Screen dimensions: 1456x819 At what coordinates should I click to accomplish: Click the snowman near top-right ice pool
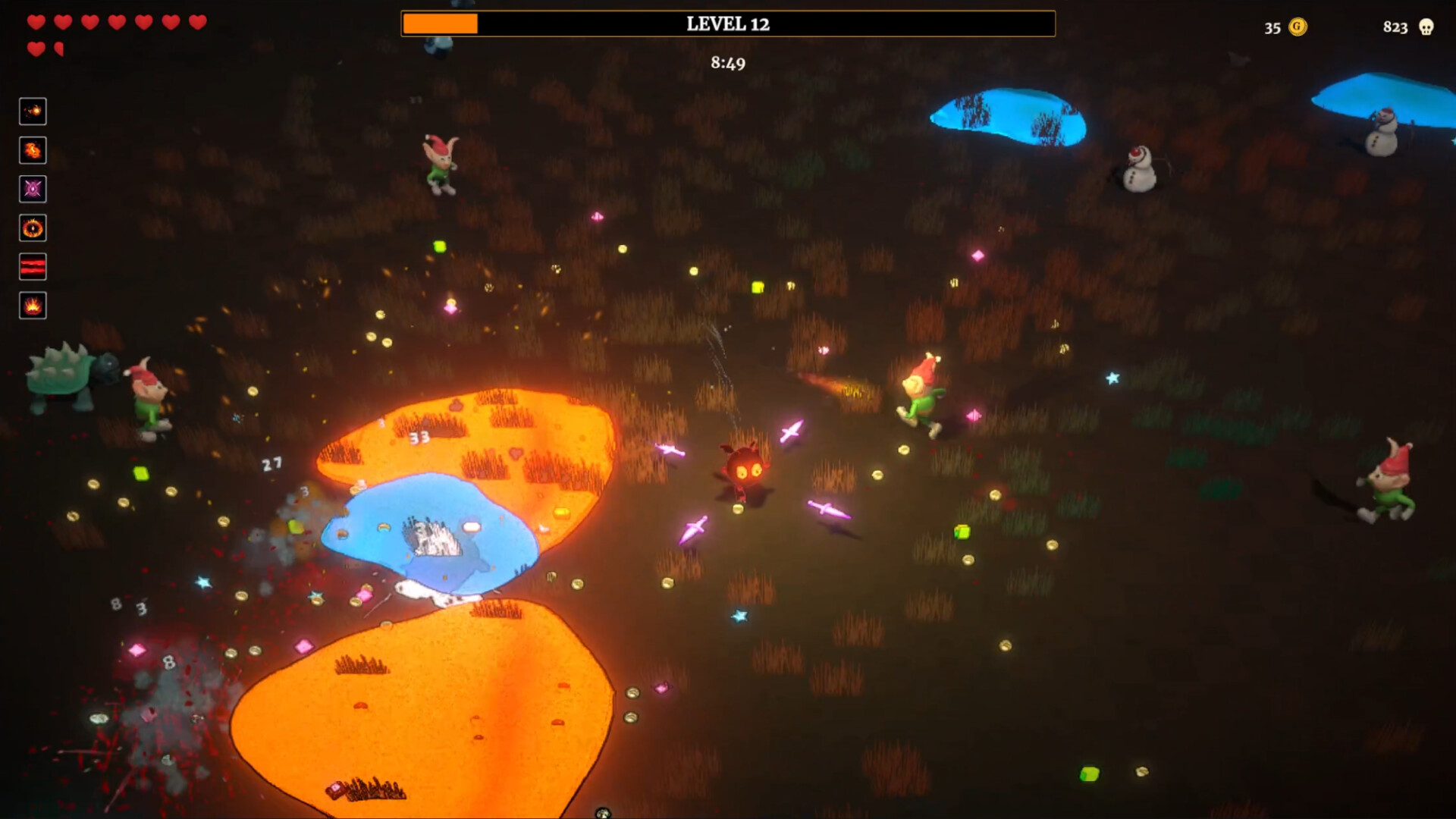(x=1137, y=171)
